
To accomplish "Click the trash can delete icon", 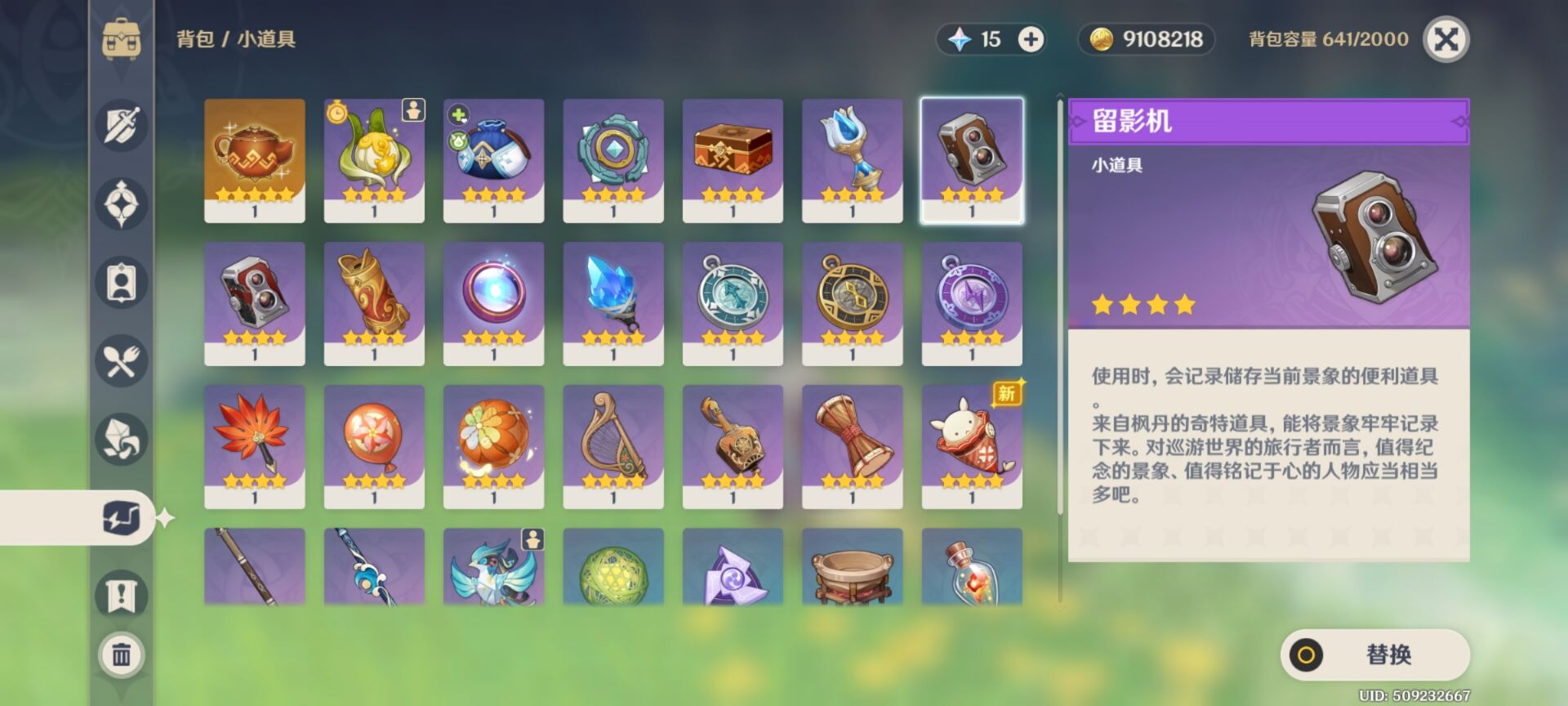I will (x=122, y=655).
